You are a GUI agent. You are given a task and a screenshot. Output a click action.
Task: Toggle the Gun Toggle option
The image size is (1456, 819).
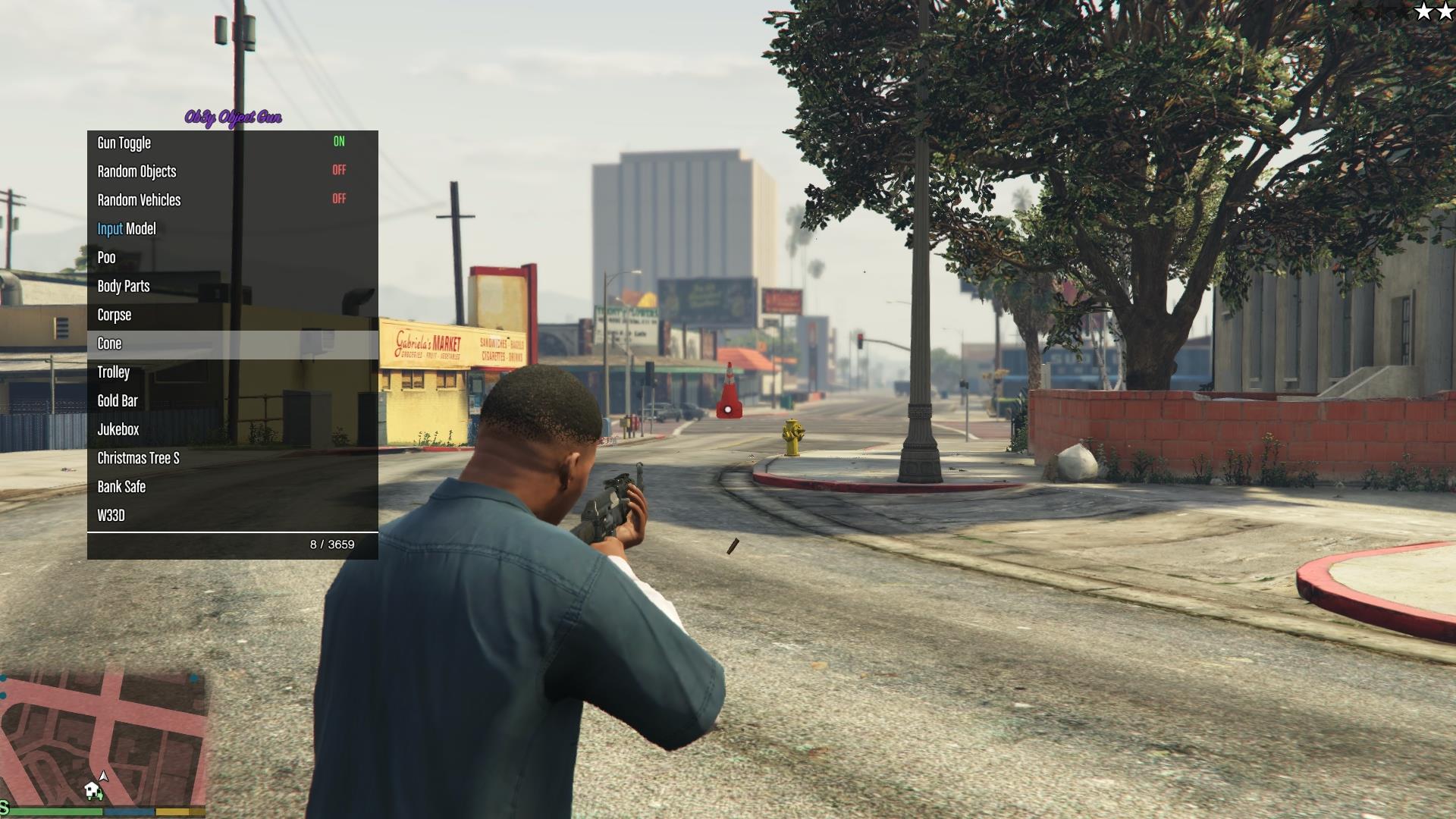tap(232, 143)
